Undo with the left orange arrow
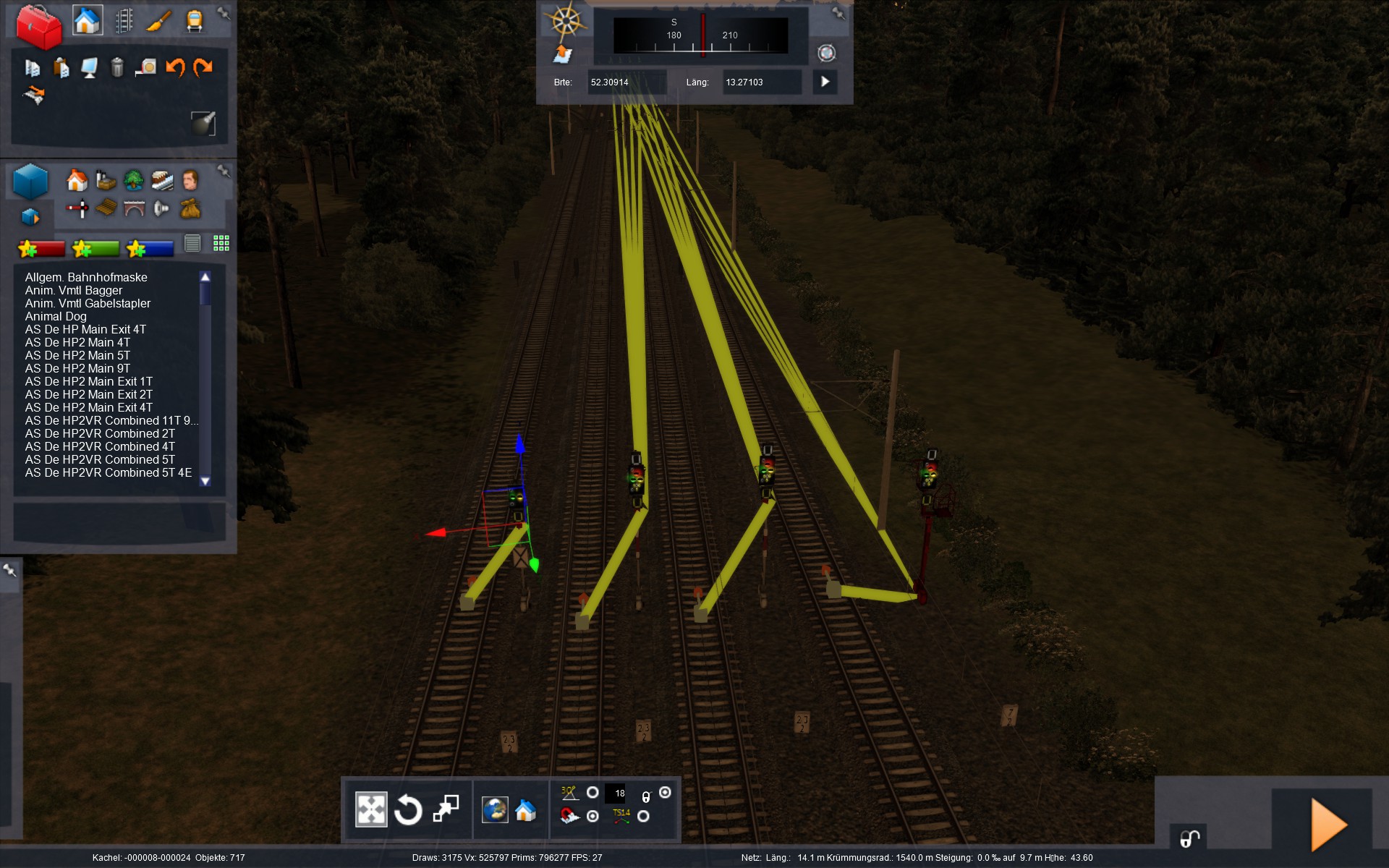 (x=175, y=67)
